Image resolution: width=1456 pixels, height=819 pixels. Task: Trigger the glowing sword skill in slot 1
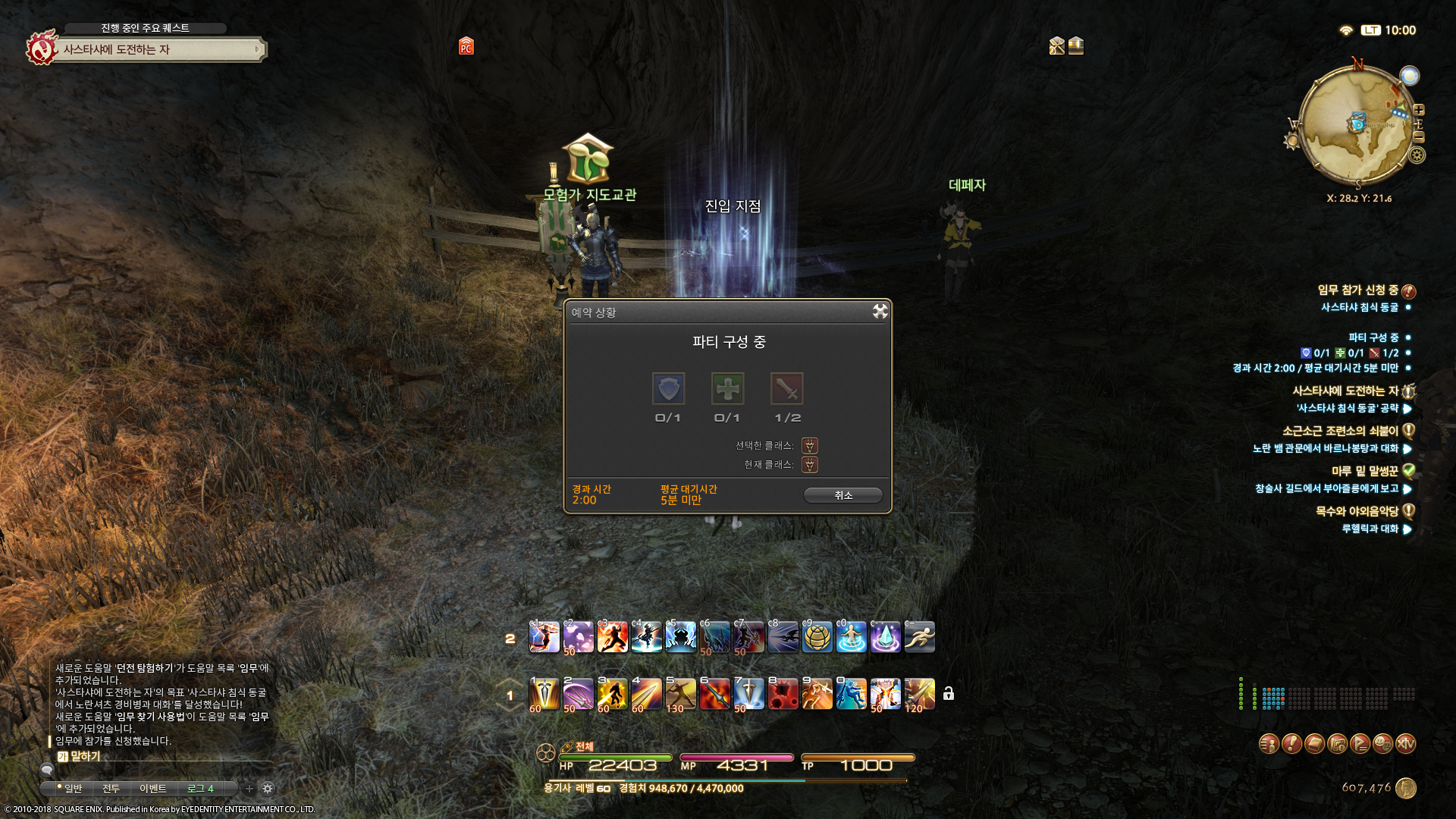pyautogui.click(x=544, y=694)
